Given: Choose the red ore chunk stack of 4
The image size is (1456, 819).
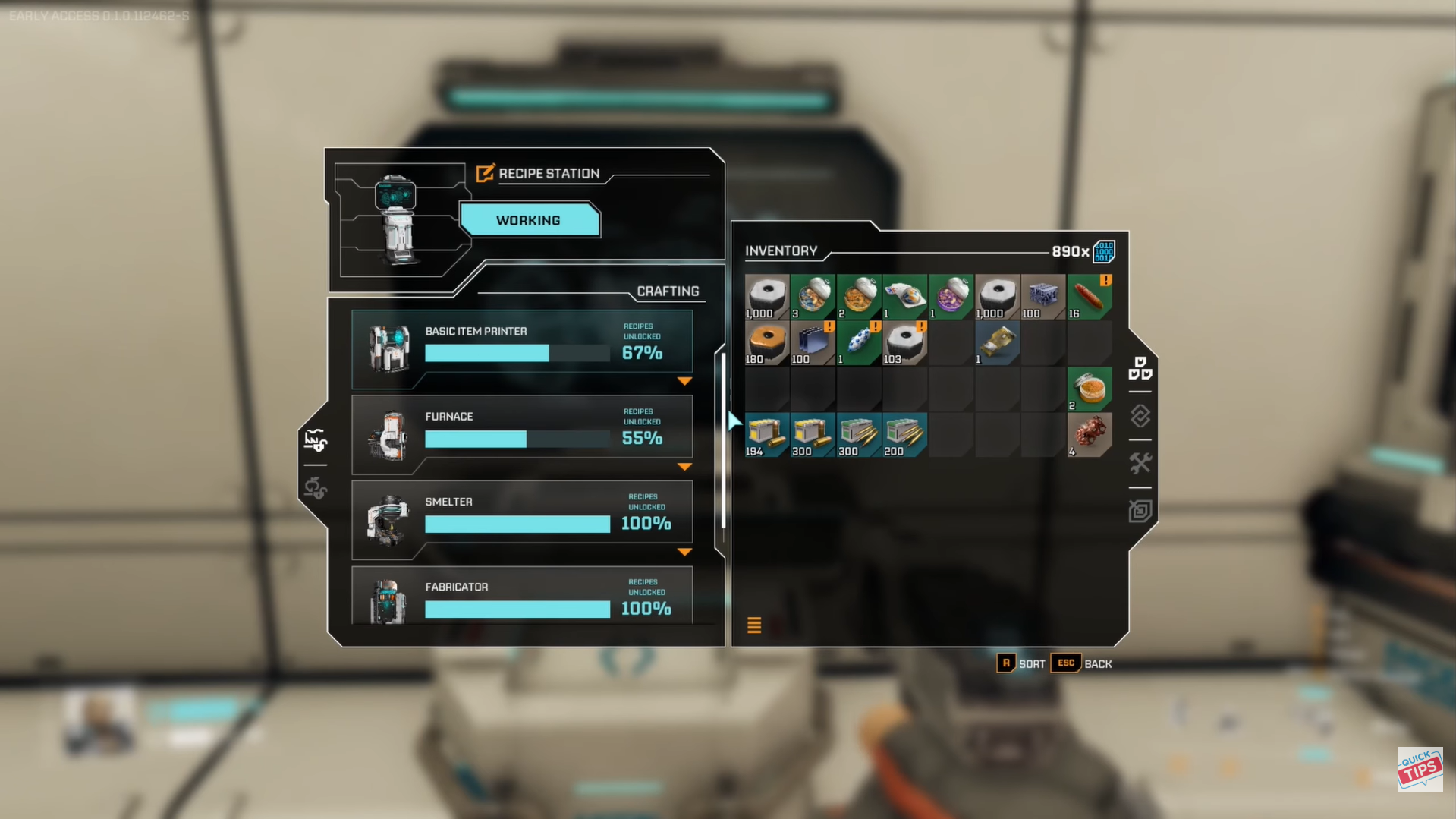Looking at the screenshot, I should point(1089,435).
